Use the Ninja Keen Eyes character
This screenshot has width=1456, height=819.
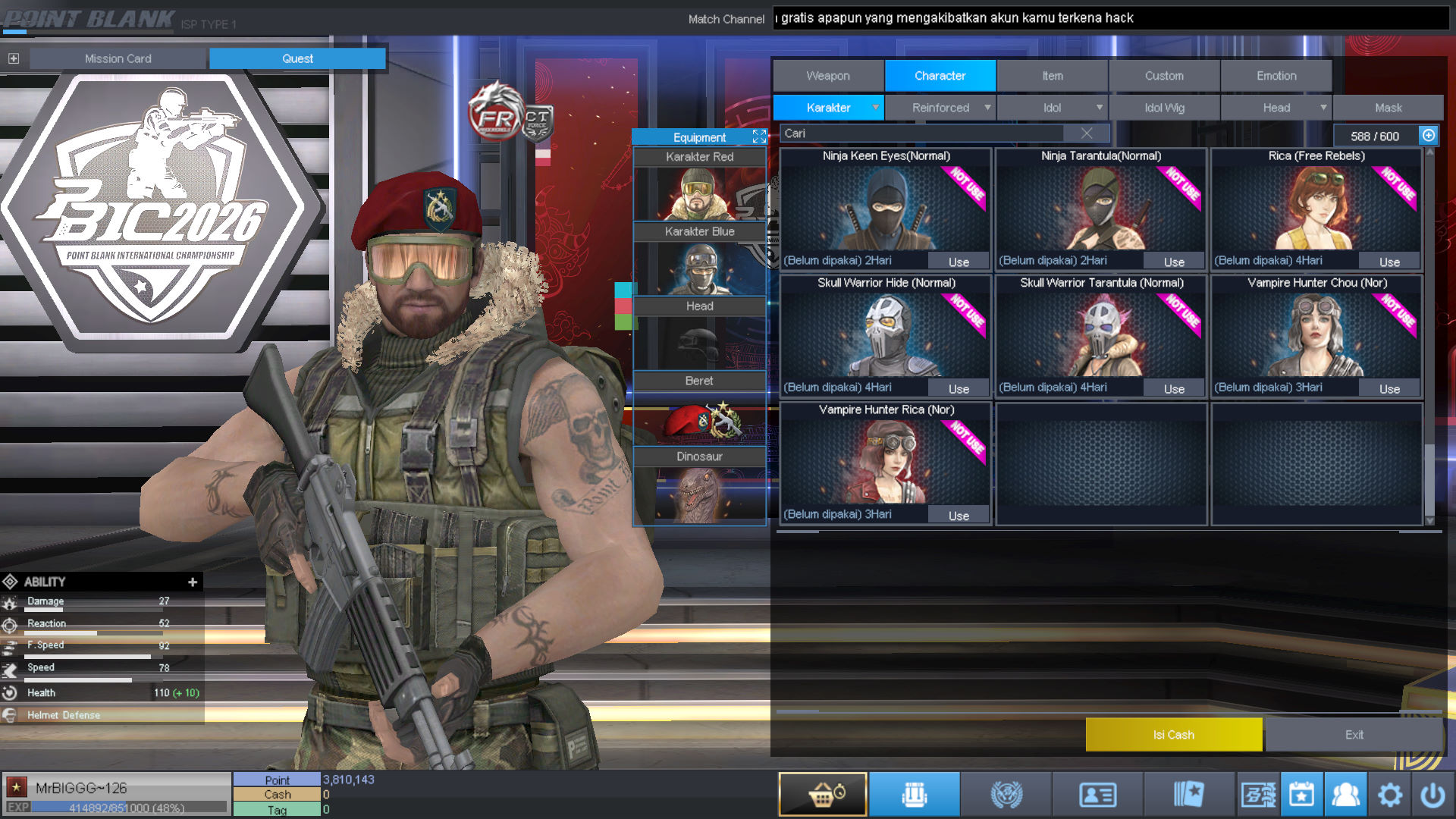(x=959, y=262)
